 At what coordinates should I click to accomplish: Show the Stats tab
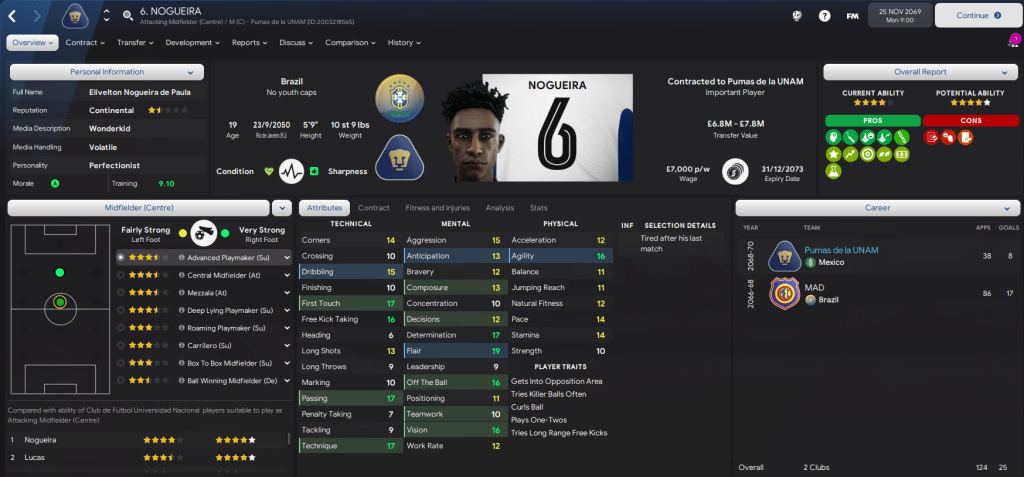538,208
